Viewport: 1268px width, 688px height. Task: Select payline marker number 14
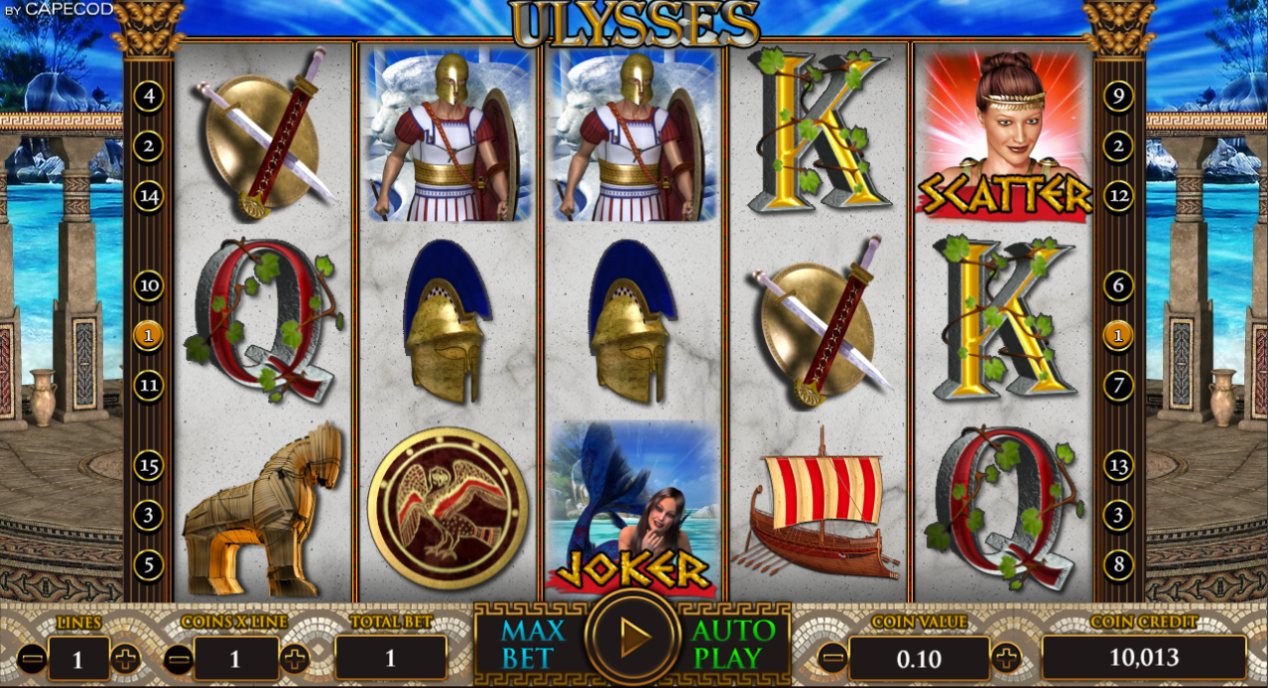point(148,196)
